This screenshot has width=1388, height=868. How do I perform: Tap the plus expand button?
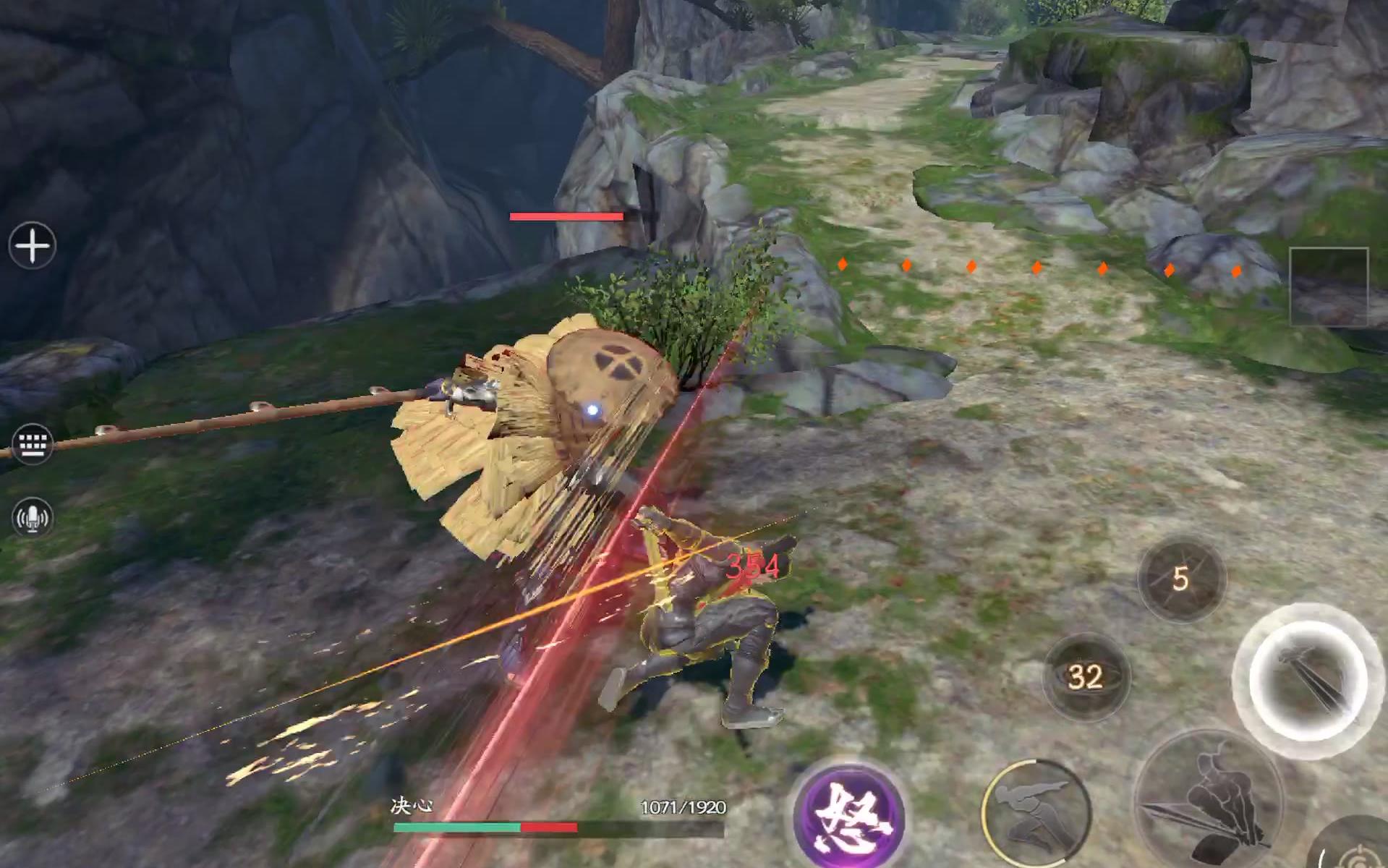coord(33,246)
